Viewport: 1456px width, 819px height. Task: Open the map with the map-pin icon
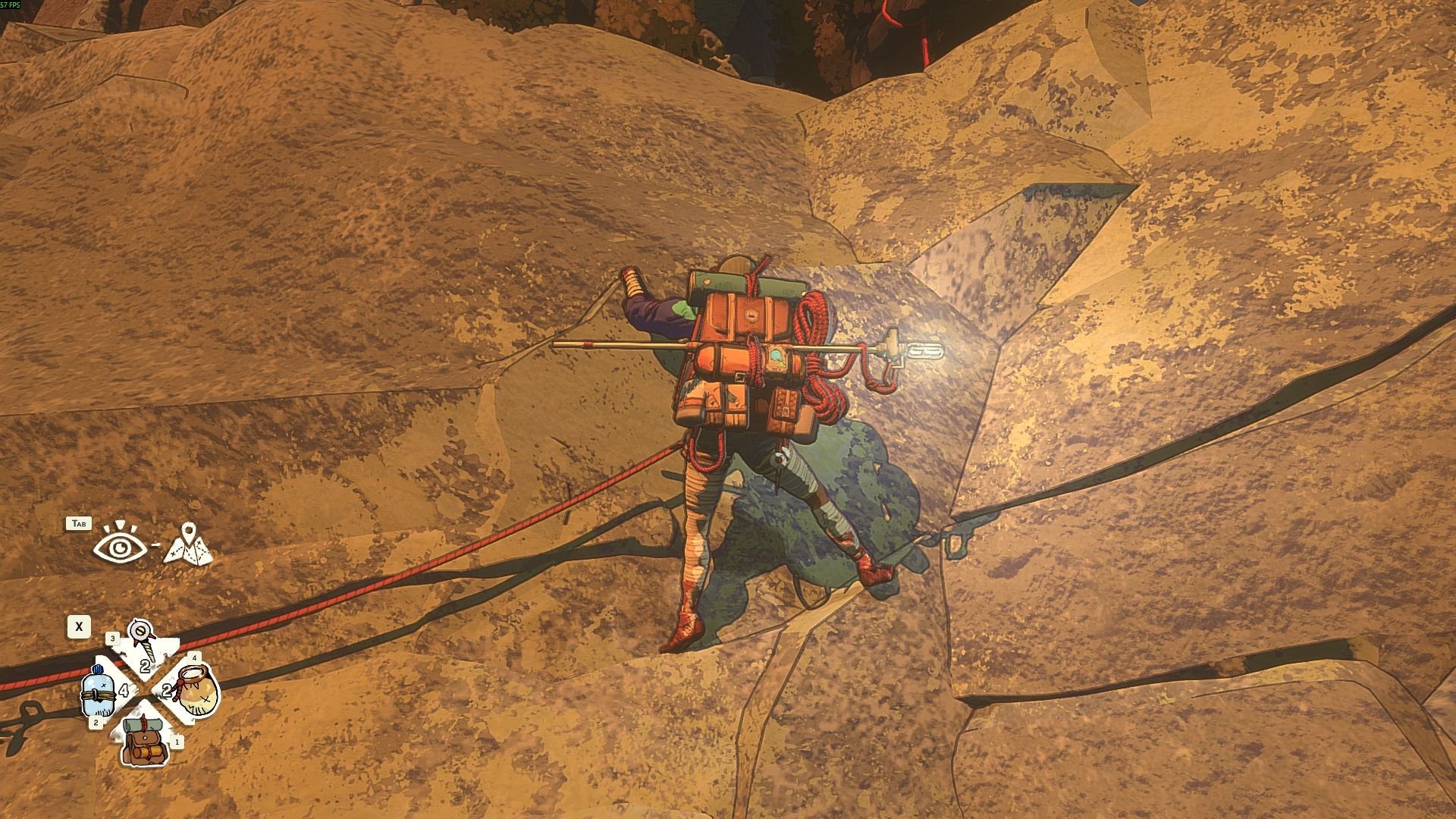pos(188,544)
